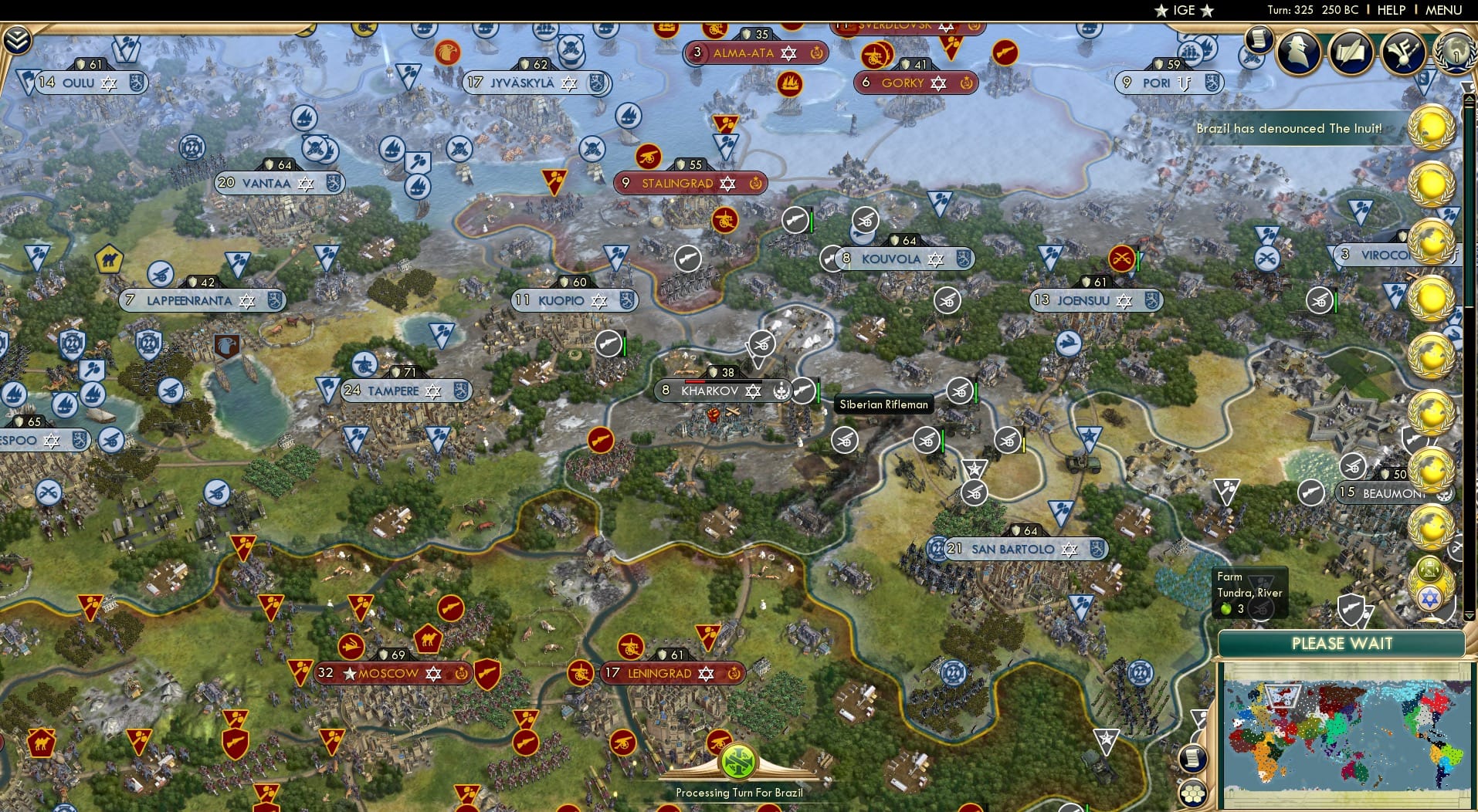Toggle the hex grid honeycomb icon near minimap

pos(1194,792)
